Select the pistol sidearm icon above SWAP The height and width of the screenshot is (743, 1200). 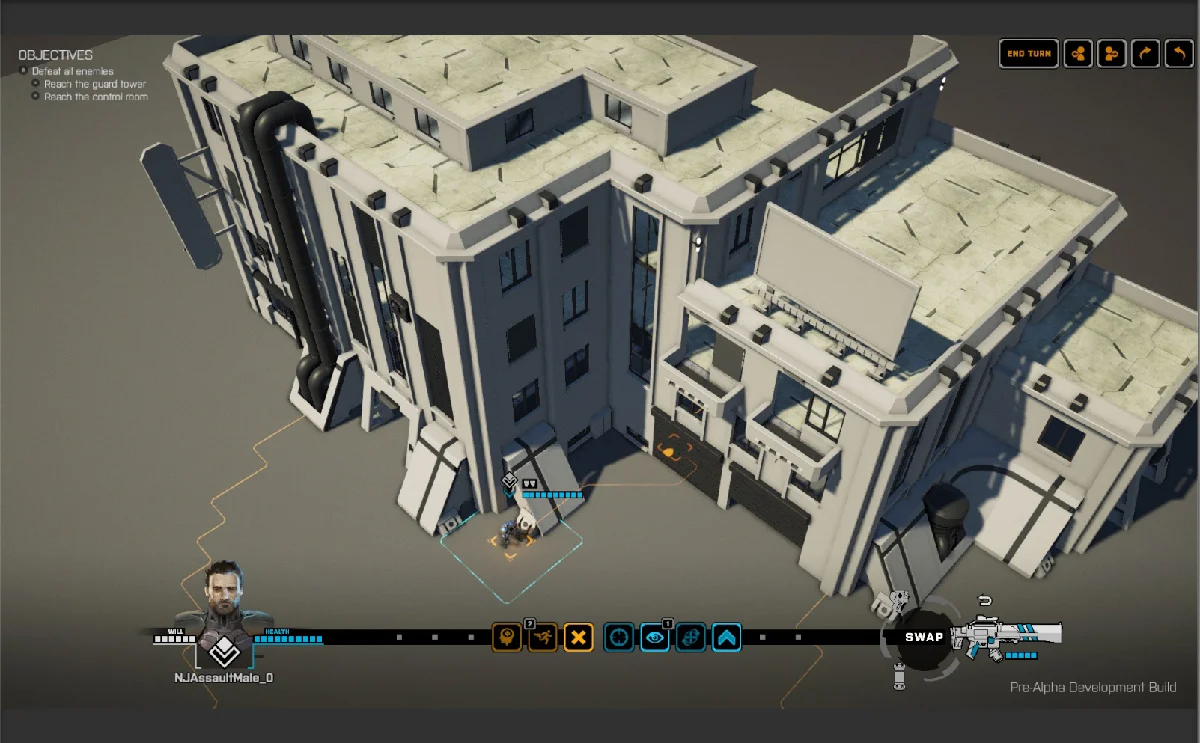click(x=899, y=600)
